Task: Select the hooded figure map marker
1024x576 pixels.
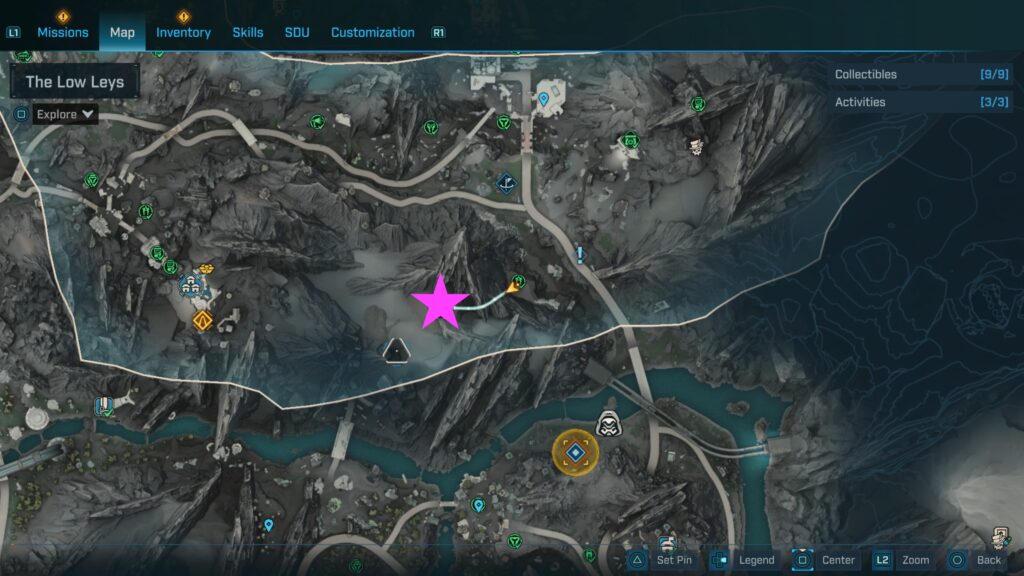Action: click(x=607, y=423)
